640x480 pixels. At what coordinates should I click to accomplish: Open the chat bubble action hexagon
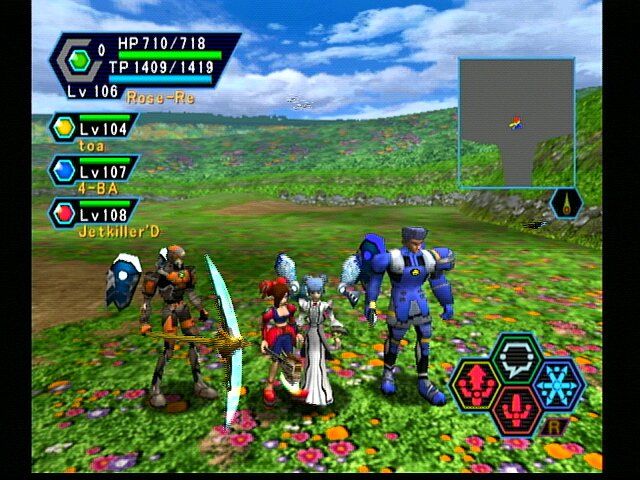pos(517,357)
